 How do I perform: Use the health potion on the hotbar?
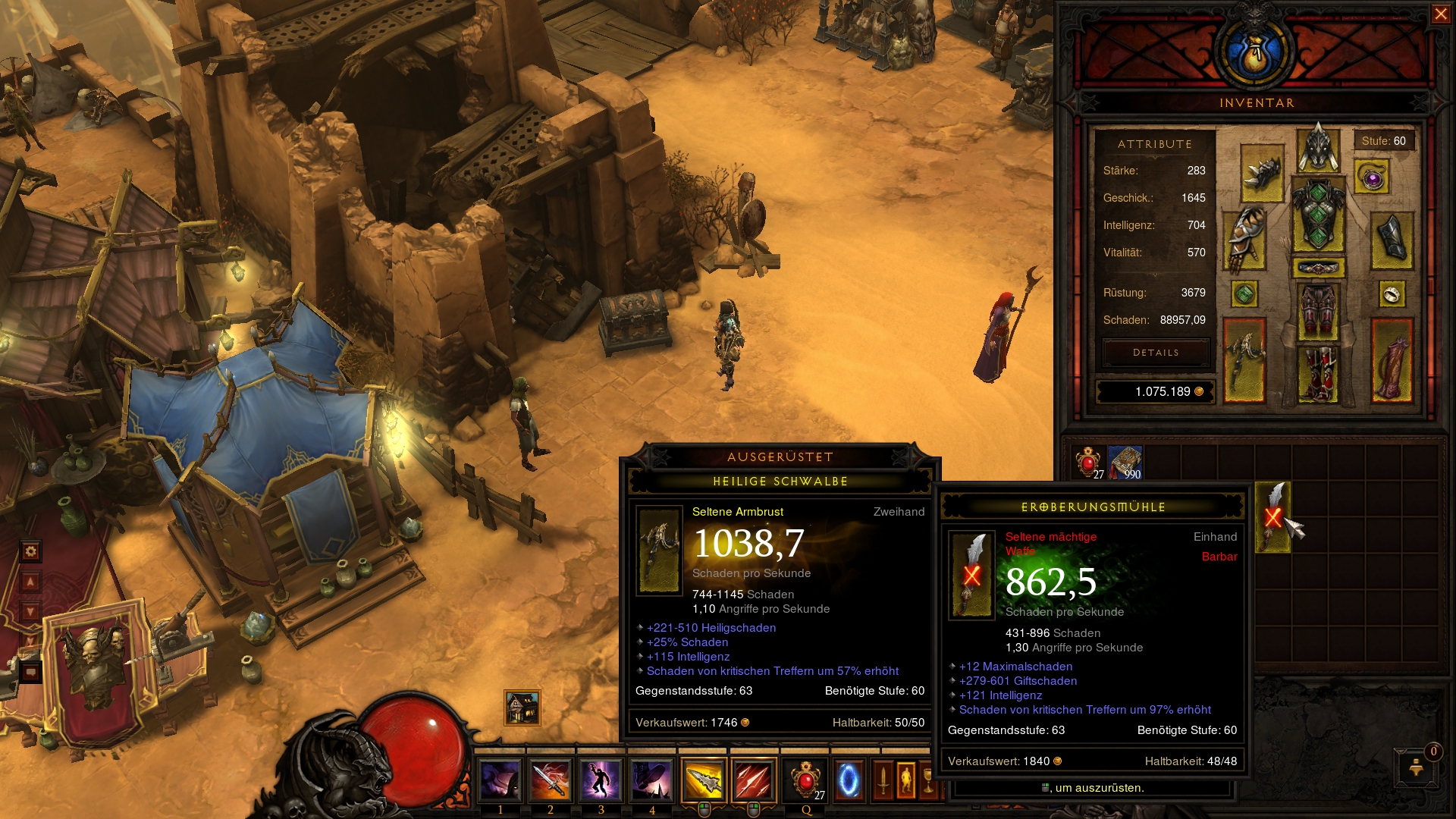click(x=805, y=780)
